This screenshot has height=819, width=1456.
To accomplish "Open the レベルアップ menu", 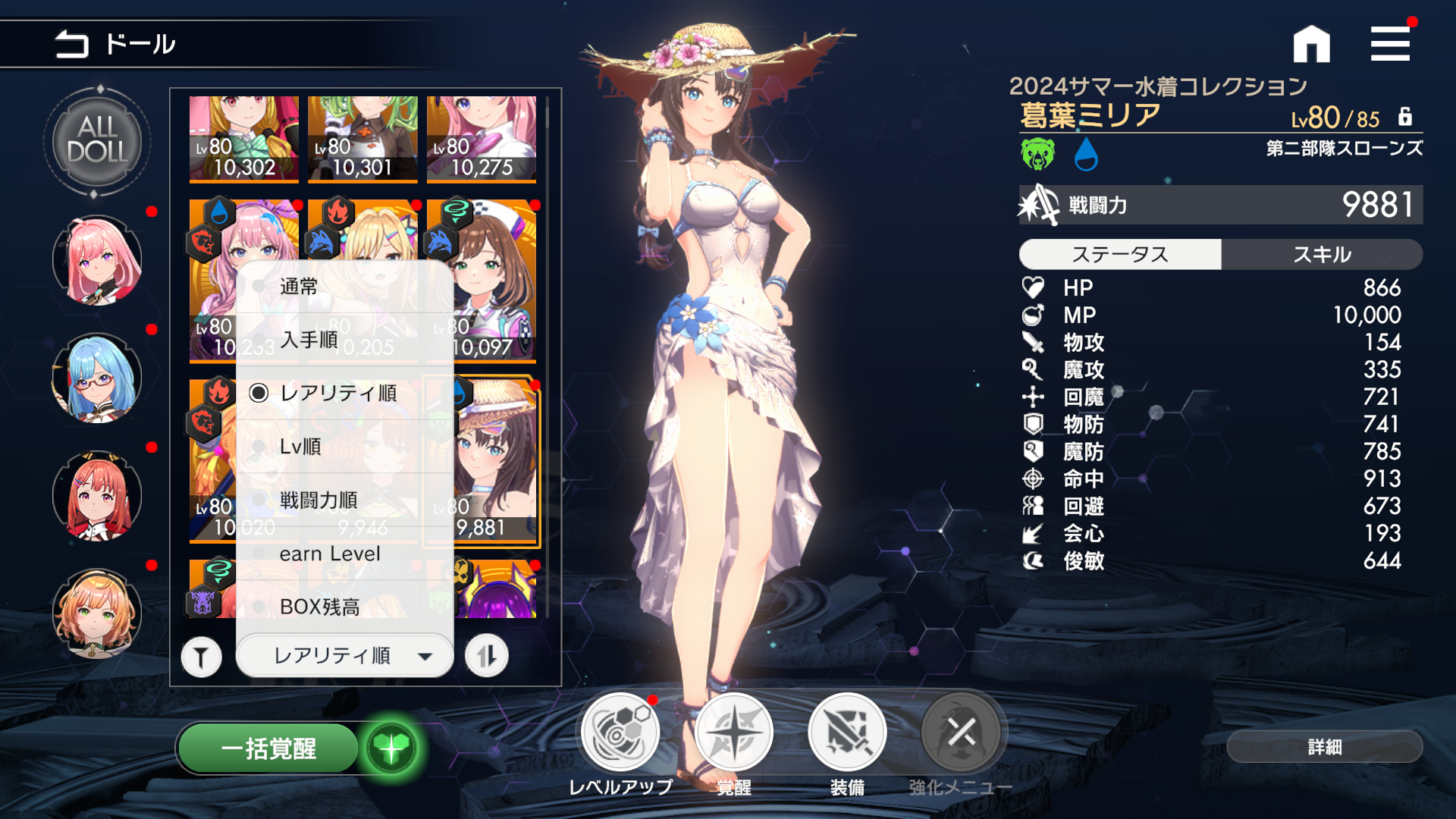I will tap(620, 733).
